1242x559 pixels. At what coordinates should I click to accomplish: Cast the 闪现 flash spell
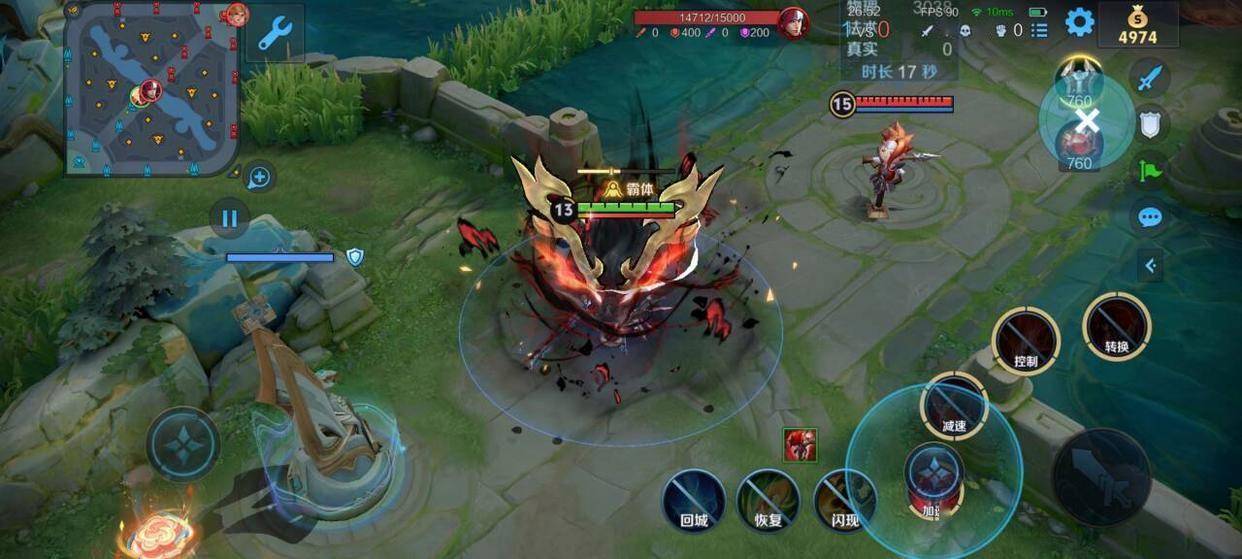pos(845,498)
